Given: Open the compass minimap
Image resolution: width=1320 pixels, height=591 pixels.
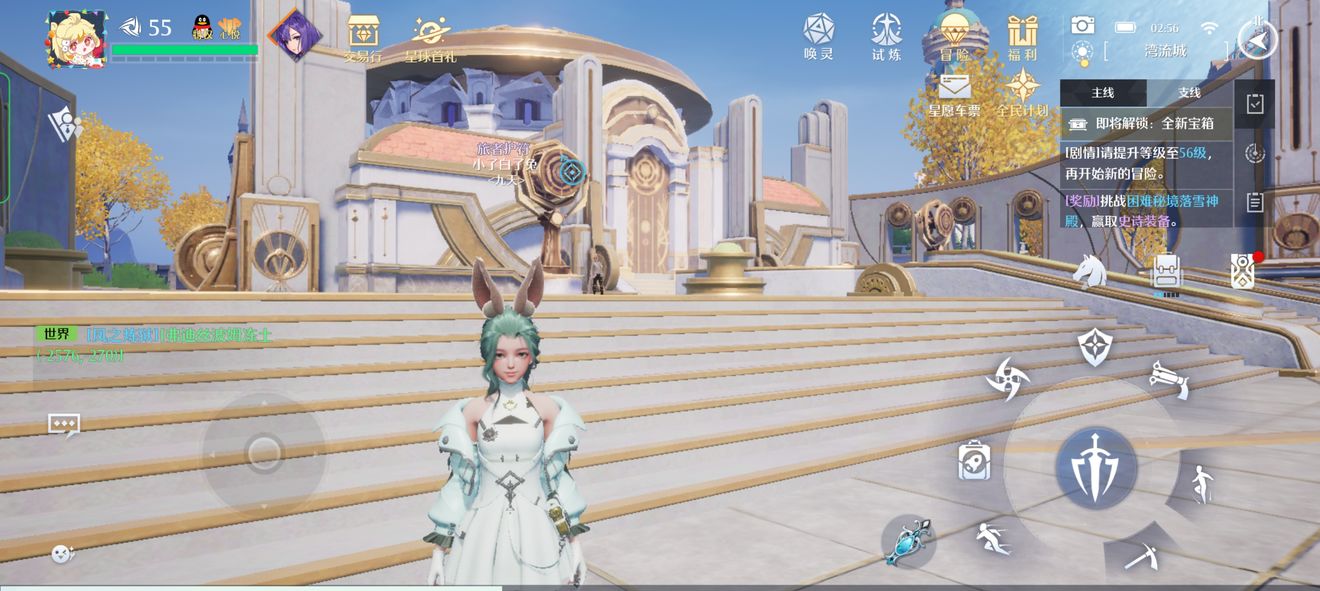Looking at the screenshot, I should 1257,39.
